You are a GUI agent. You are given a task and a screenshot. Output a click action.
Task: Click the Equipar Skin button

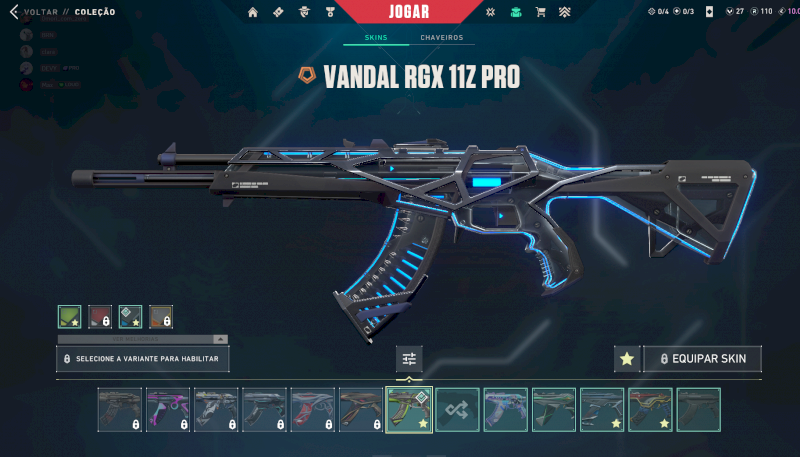(702, 359)
